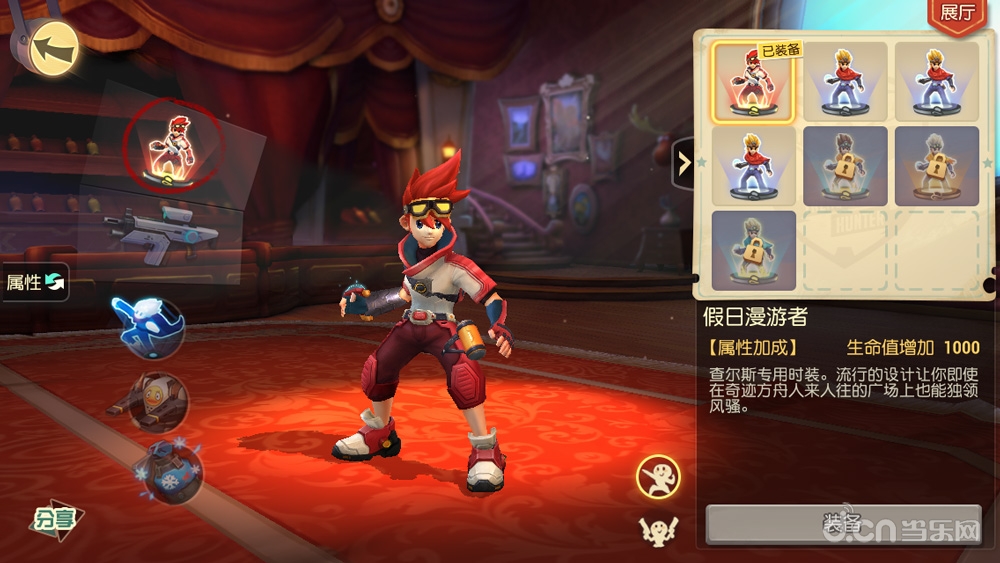Toggle the 属性 attributes panel
The image size is (1000, 563).
click(35, 282)
